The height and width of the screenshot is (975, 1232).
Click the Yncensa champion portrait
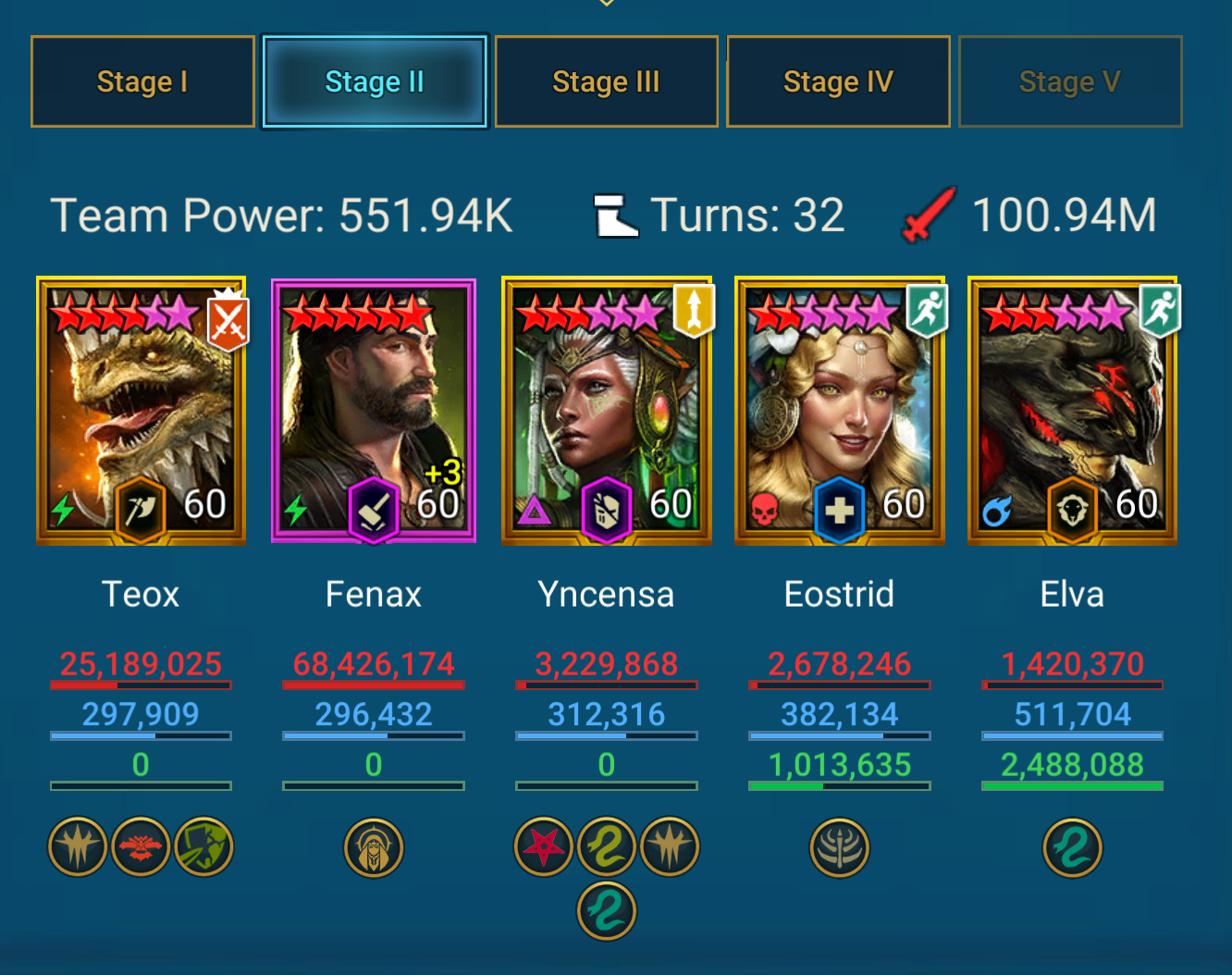tap(607, 409)
